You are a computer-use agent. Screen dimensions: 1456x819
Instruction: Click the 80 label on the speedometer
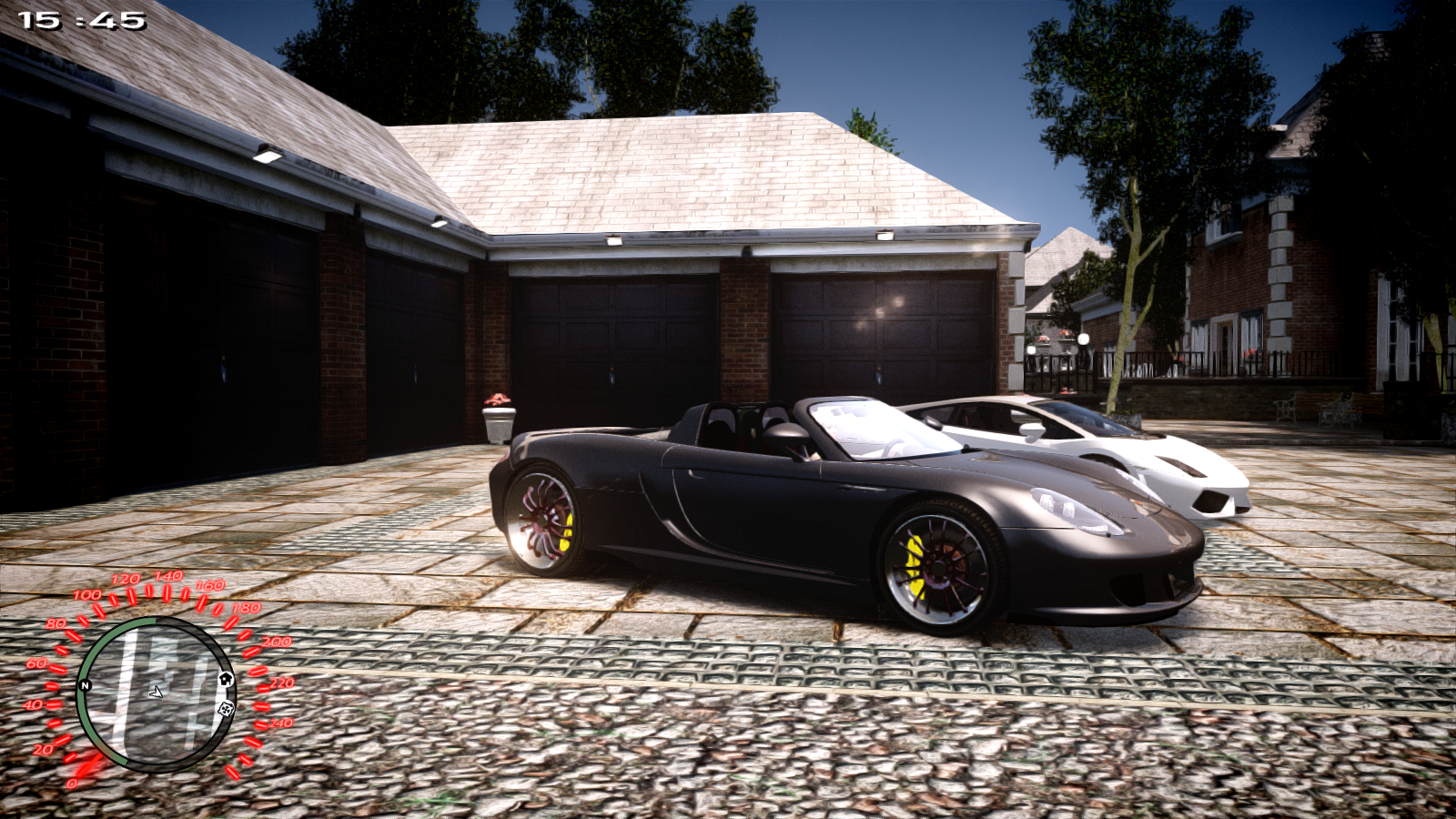(x=56, y=623)
